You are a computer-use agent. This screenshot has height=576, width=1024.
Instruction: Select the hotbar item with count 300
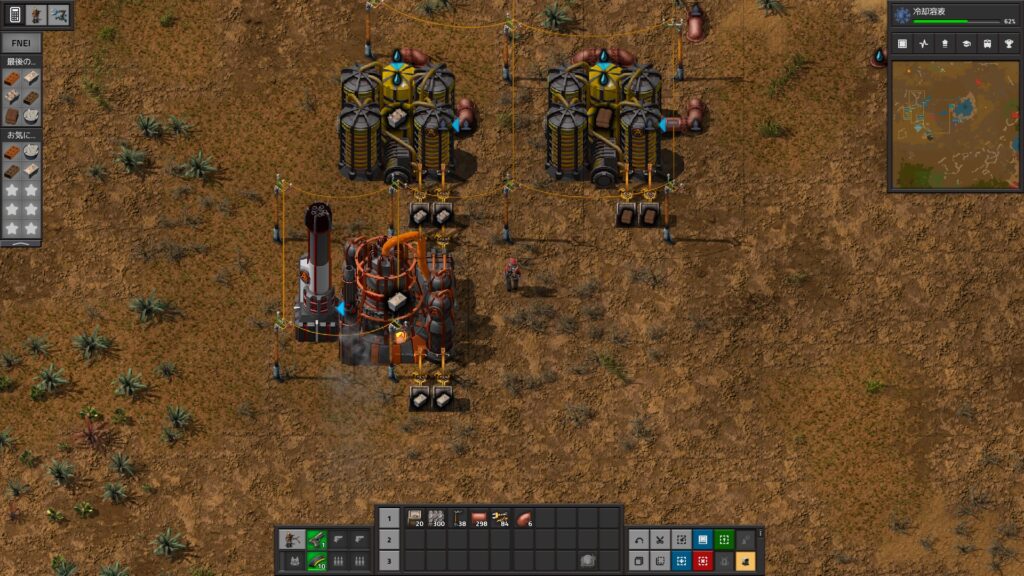436,518
